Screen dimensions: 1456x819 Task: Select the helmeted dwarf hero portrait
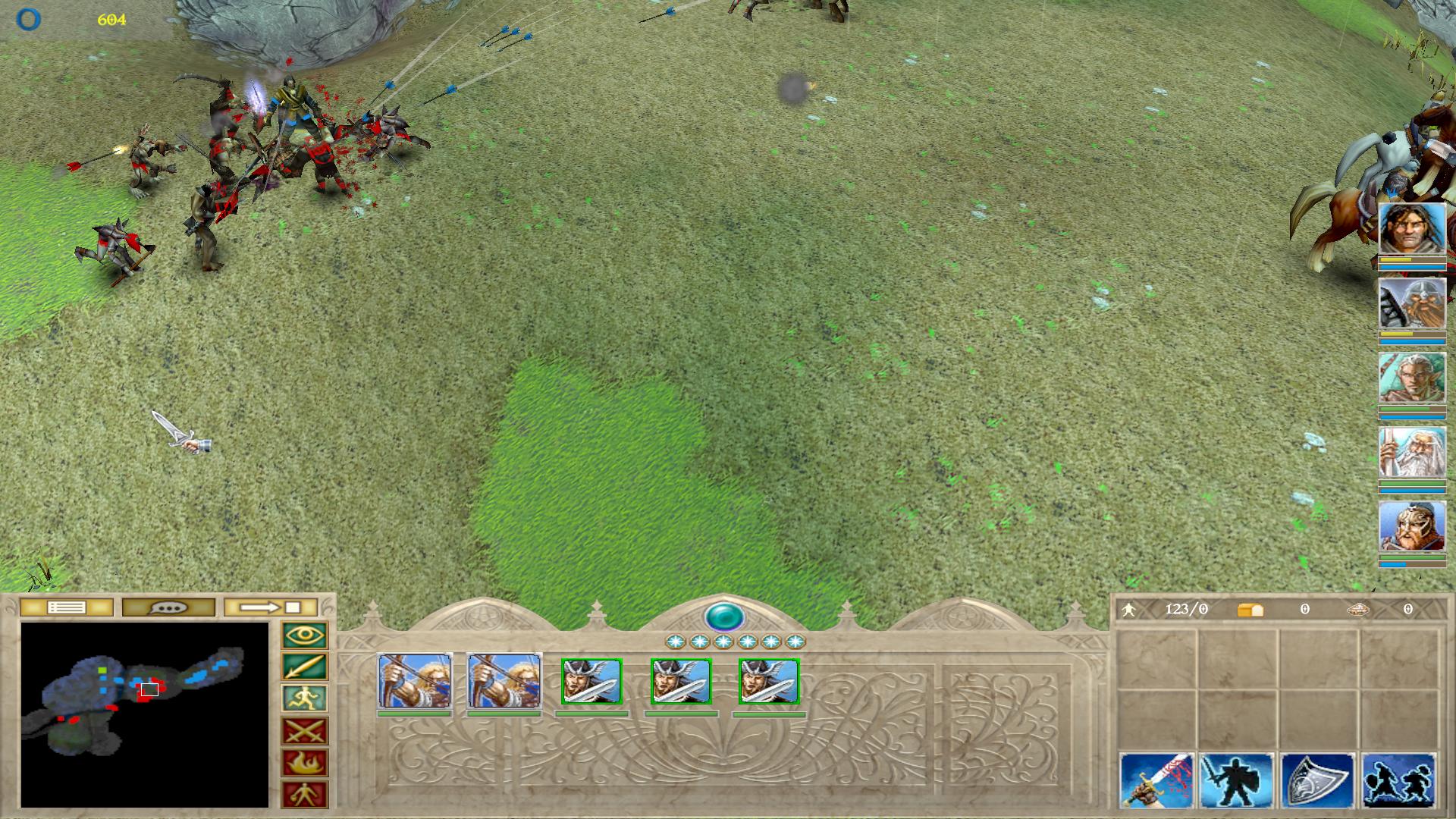(x=1412, y=303)
